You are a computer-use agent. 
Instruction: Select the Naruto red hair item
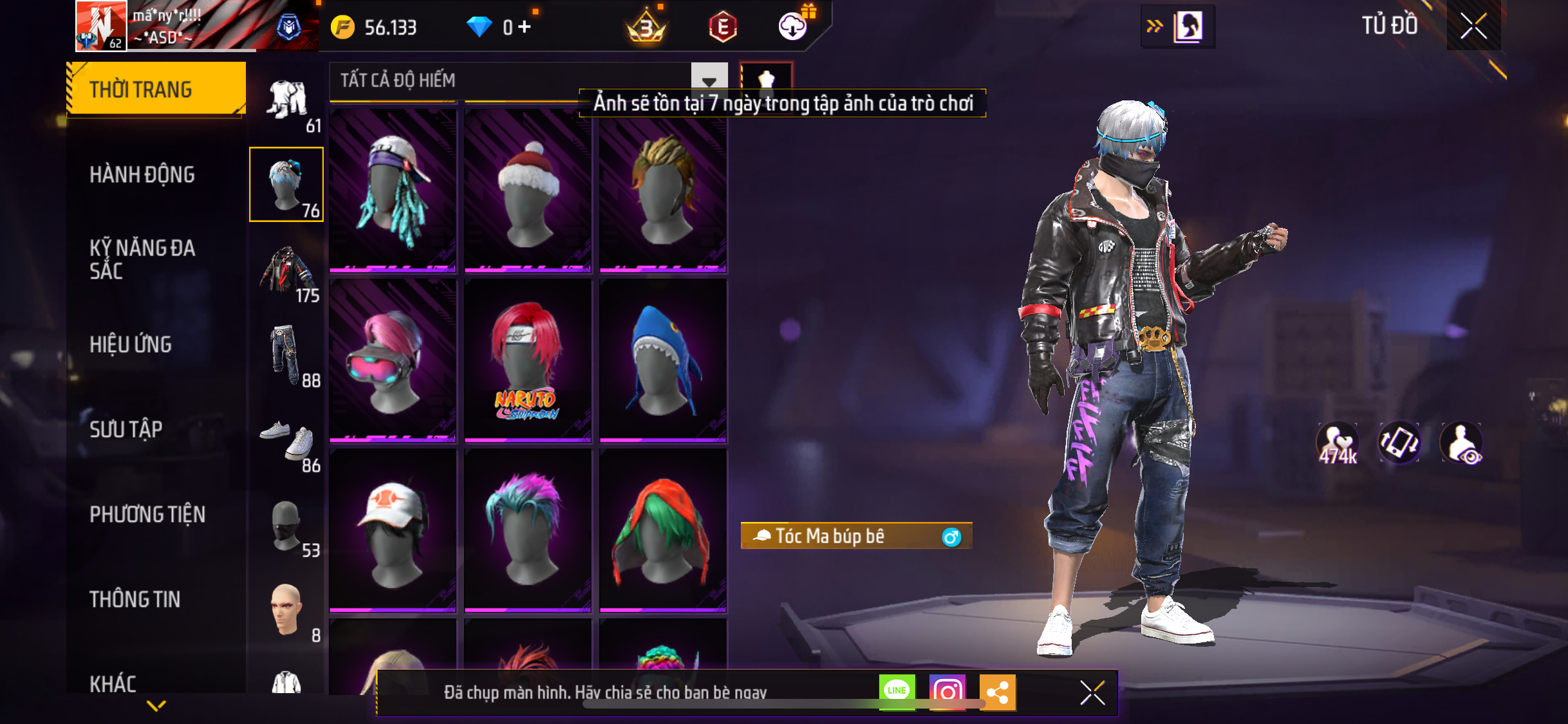tap(528, 360)
